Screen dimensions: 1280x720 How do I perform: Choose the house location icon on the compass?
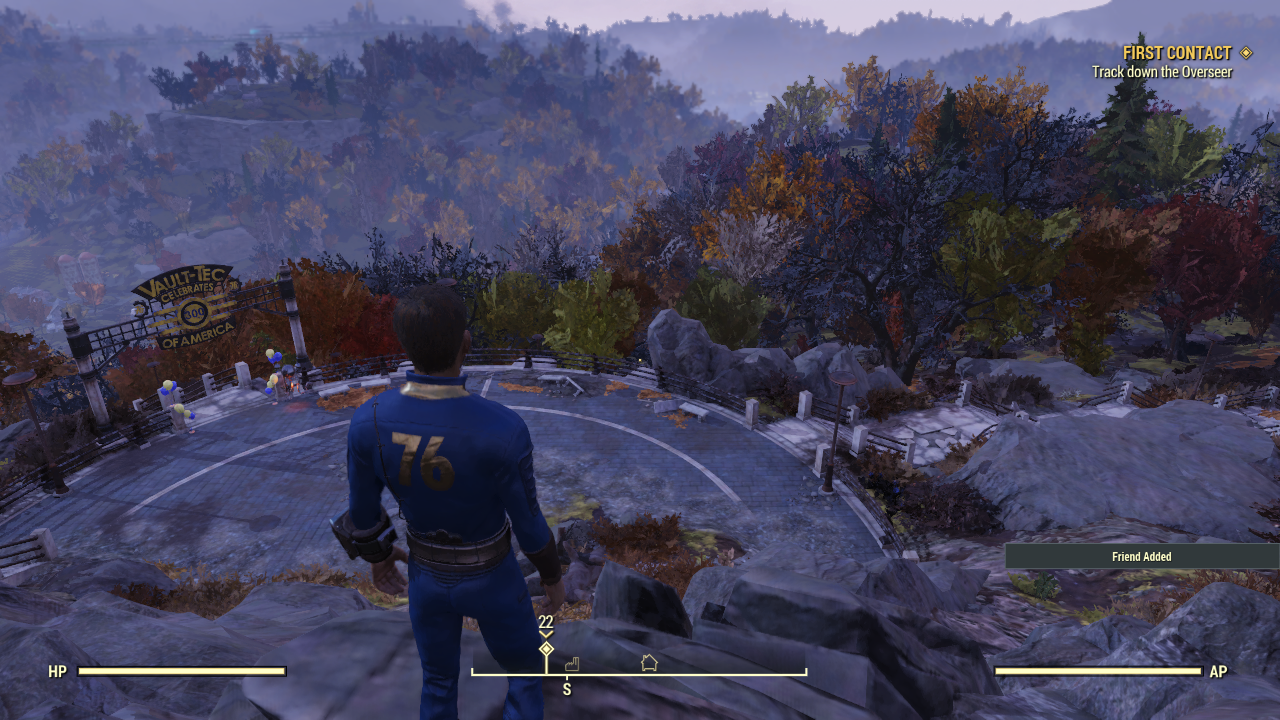(x=649, y=662)
